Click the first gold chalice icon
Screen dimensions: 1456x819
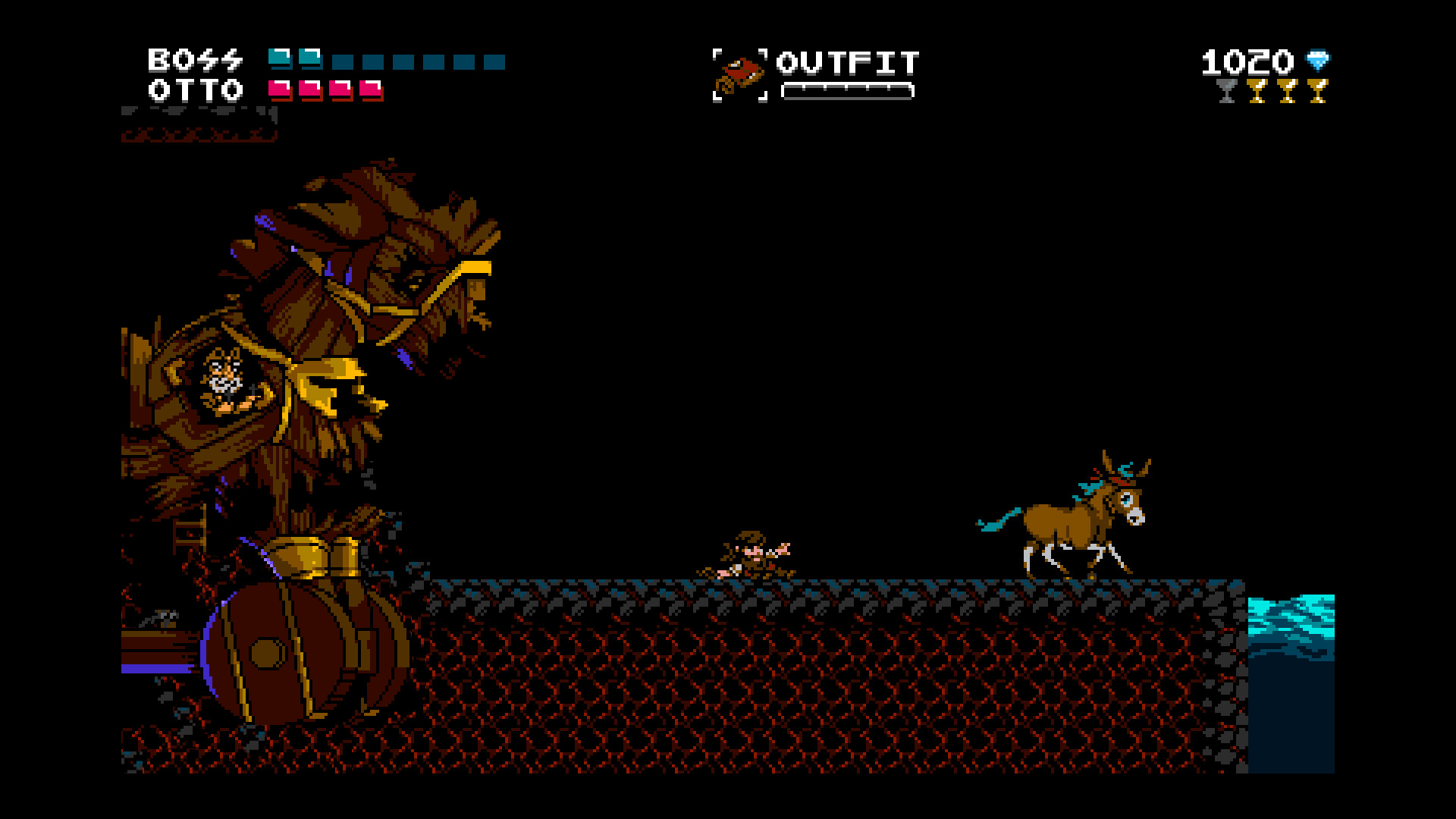(x=1257, y=92)
